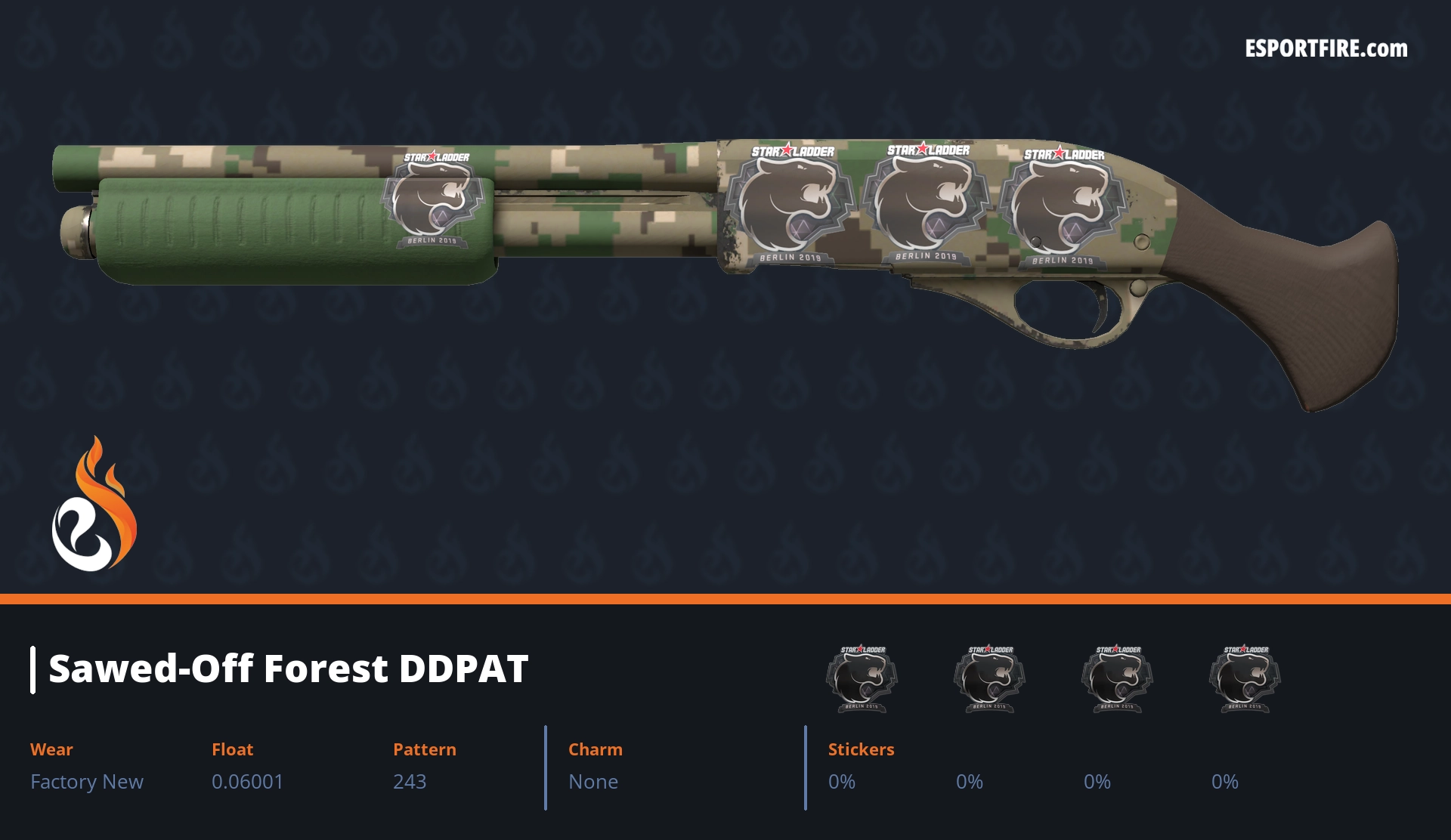Click the orange flame Esportfire logo
Viewport: 1451px width, 840px height.
[94, 505]
